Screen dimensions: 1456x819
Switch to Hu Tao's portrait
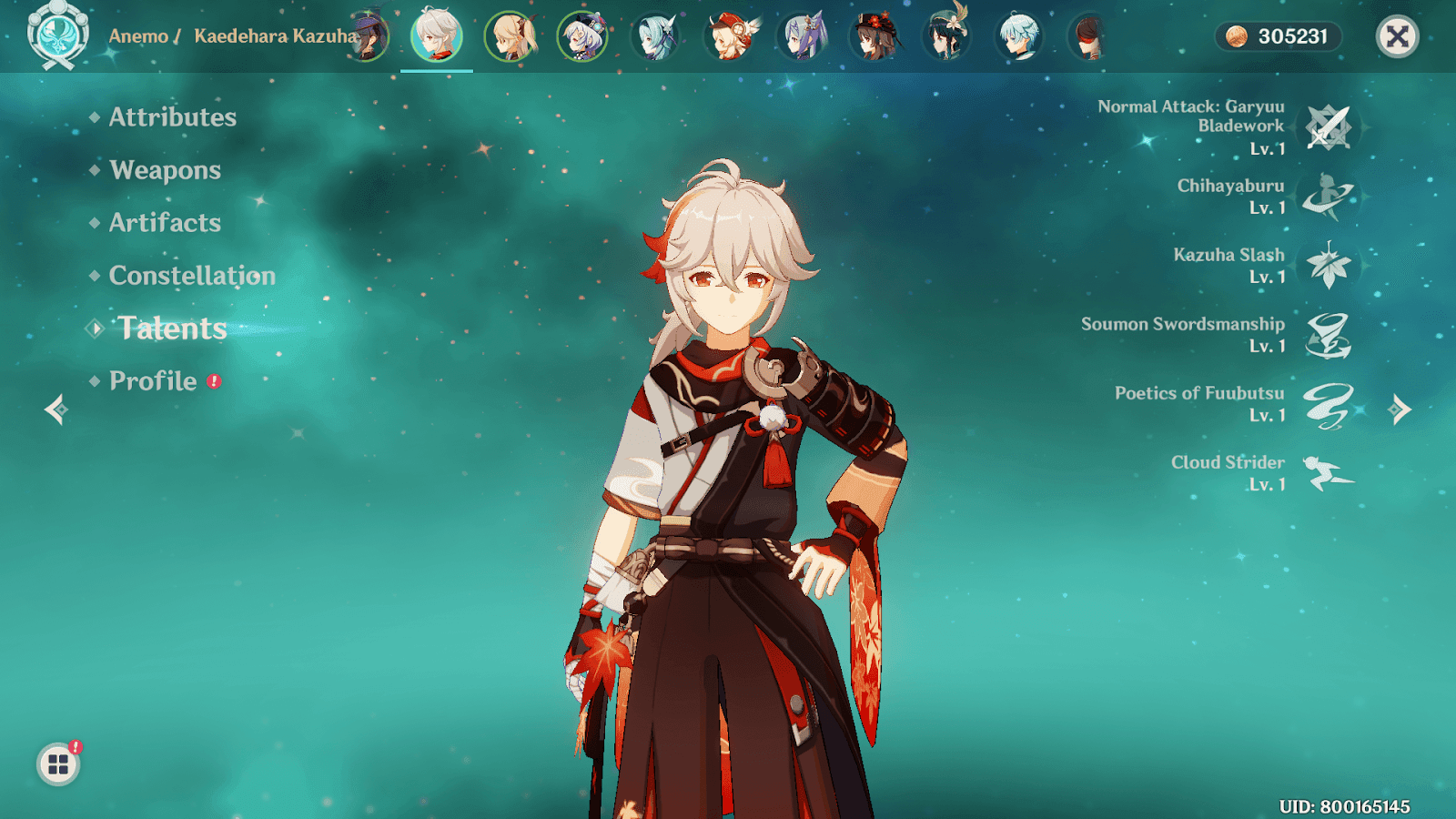(875, 36)
